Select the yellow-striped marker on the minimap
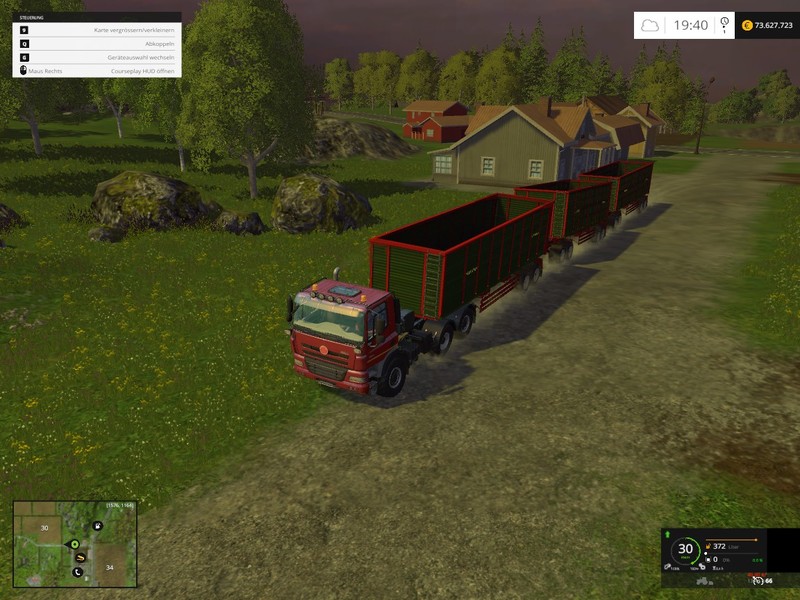This screenshot has width=800, height=600. pos(79,558)
